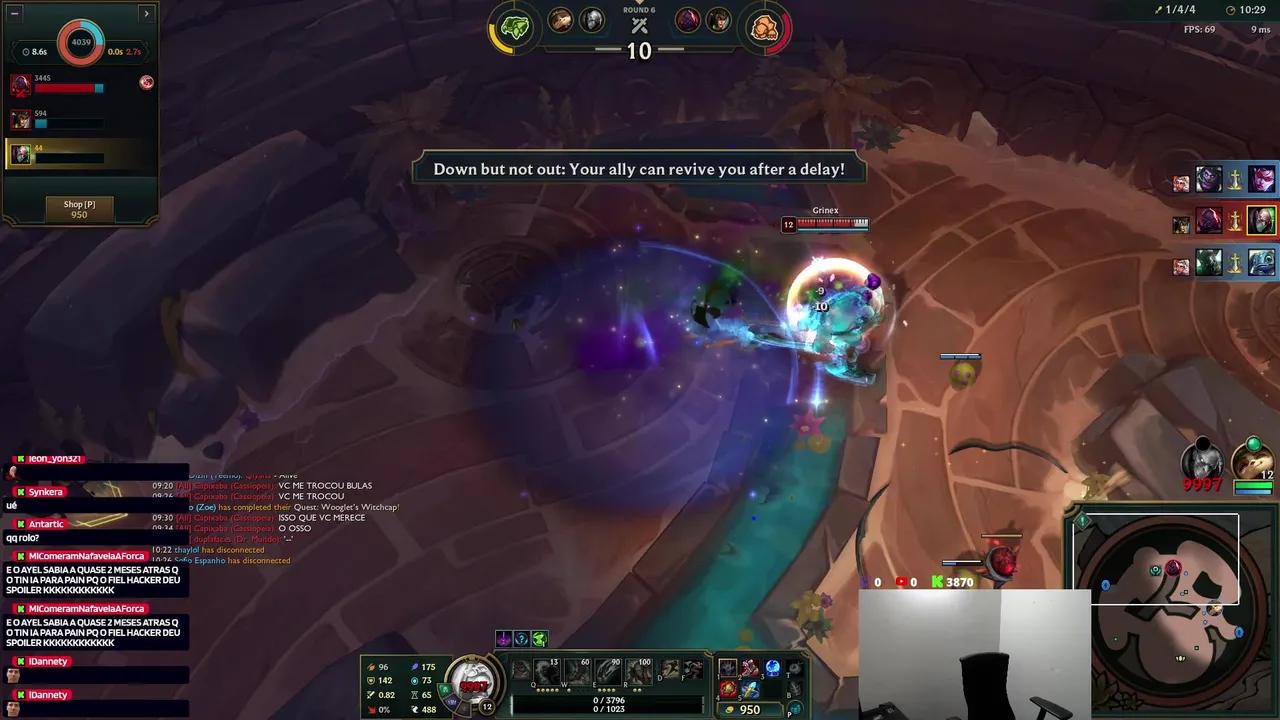Screen dimensions: 1280x720
Task: Click the top ally portrait with 3445 damage
Action: coord(22,83)
